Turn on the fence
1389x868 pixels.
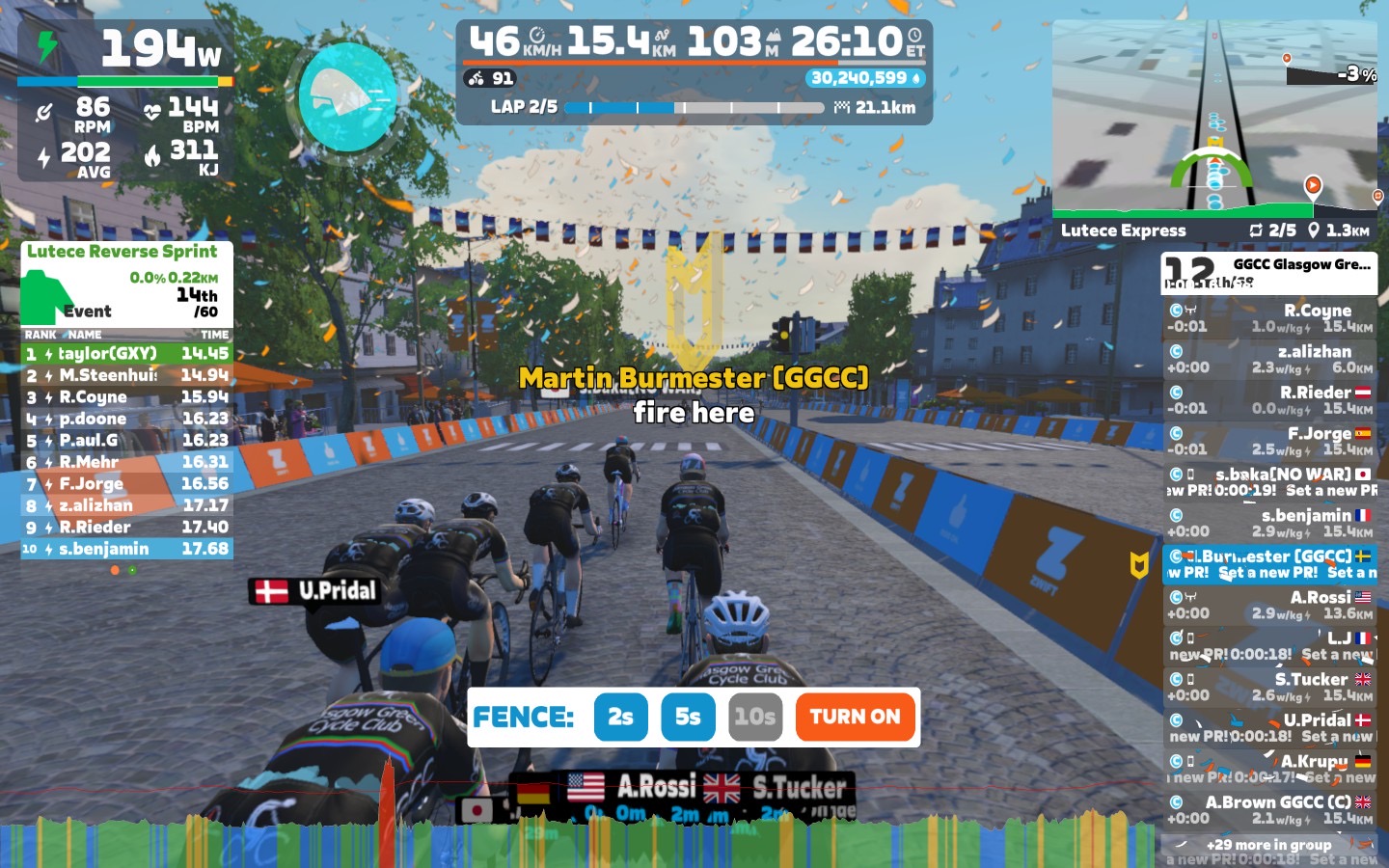(x=855, y=717)
